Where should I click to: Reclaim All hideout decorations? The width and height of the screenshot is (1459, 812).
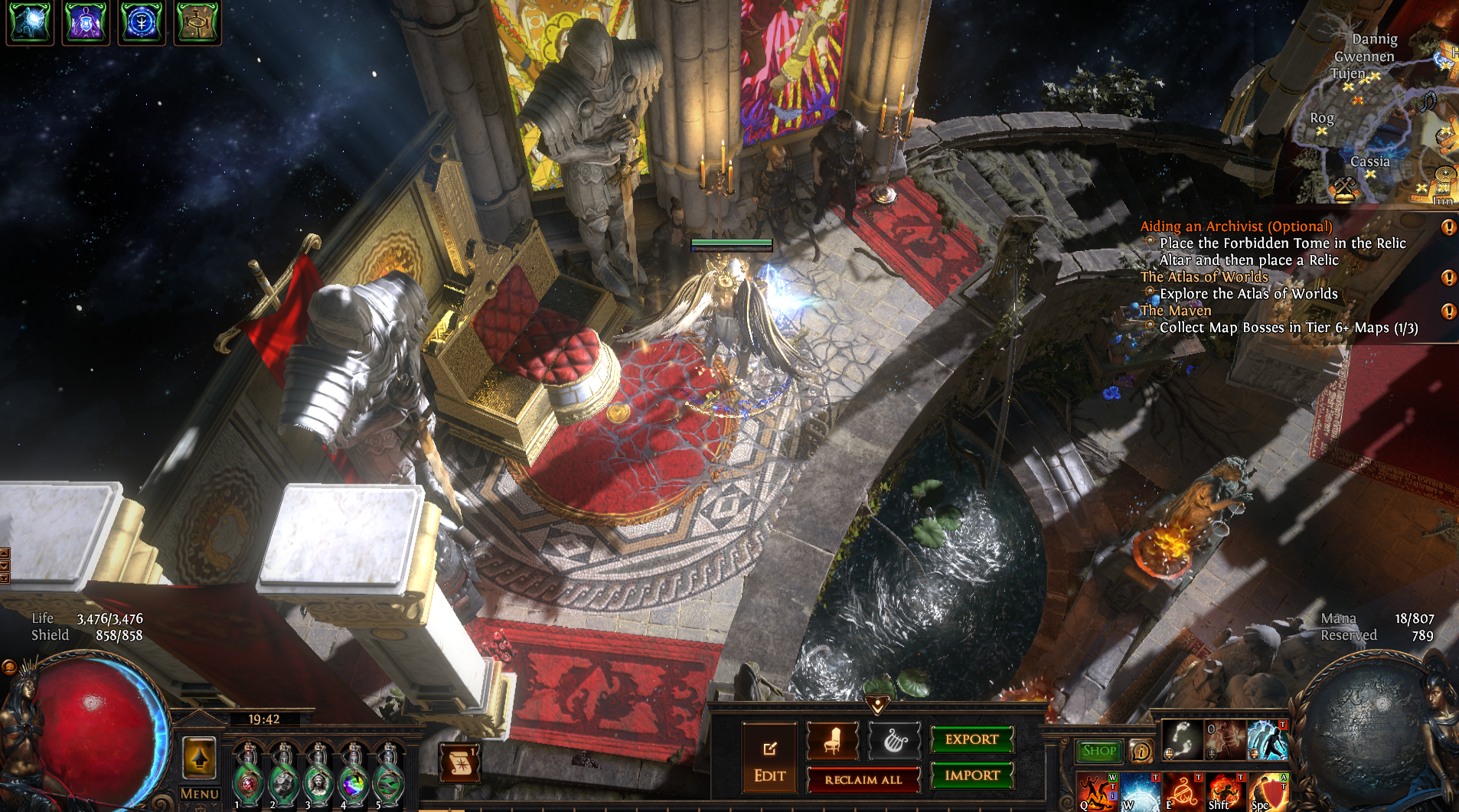click(863, 780)
